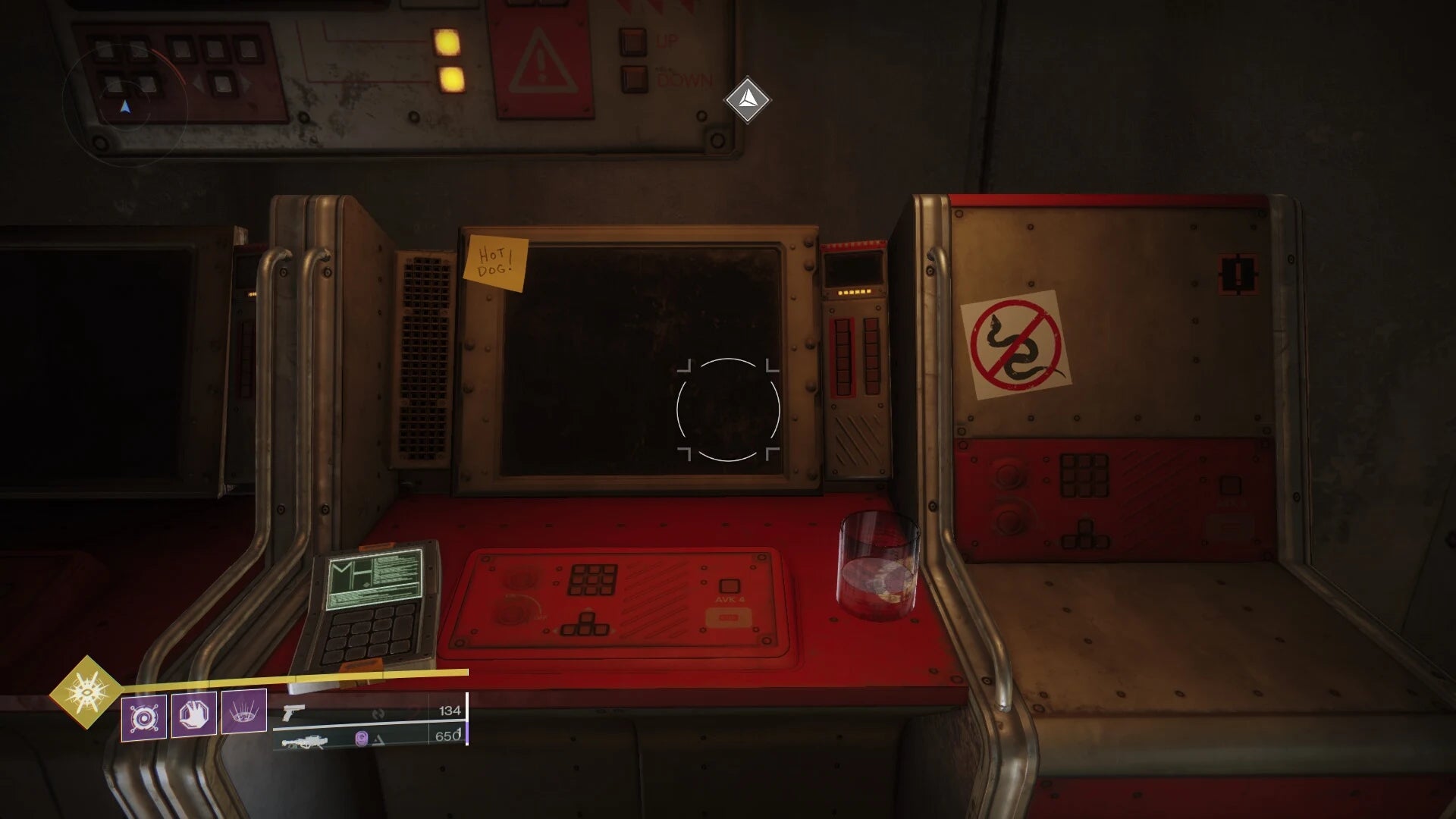Click the no-snakes warning sticker
This screenshot has width=1456, height=819.
(1018, 345)
